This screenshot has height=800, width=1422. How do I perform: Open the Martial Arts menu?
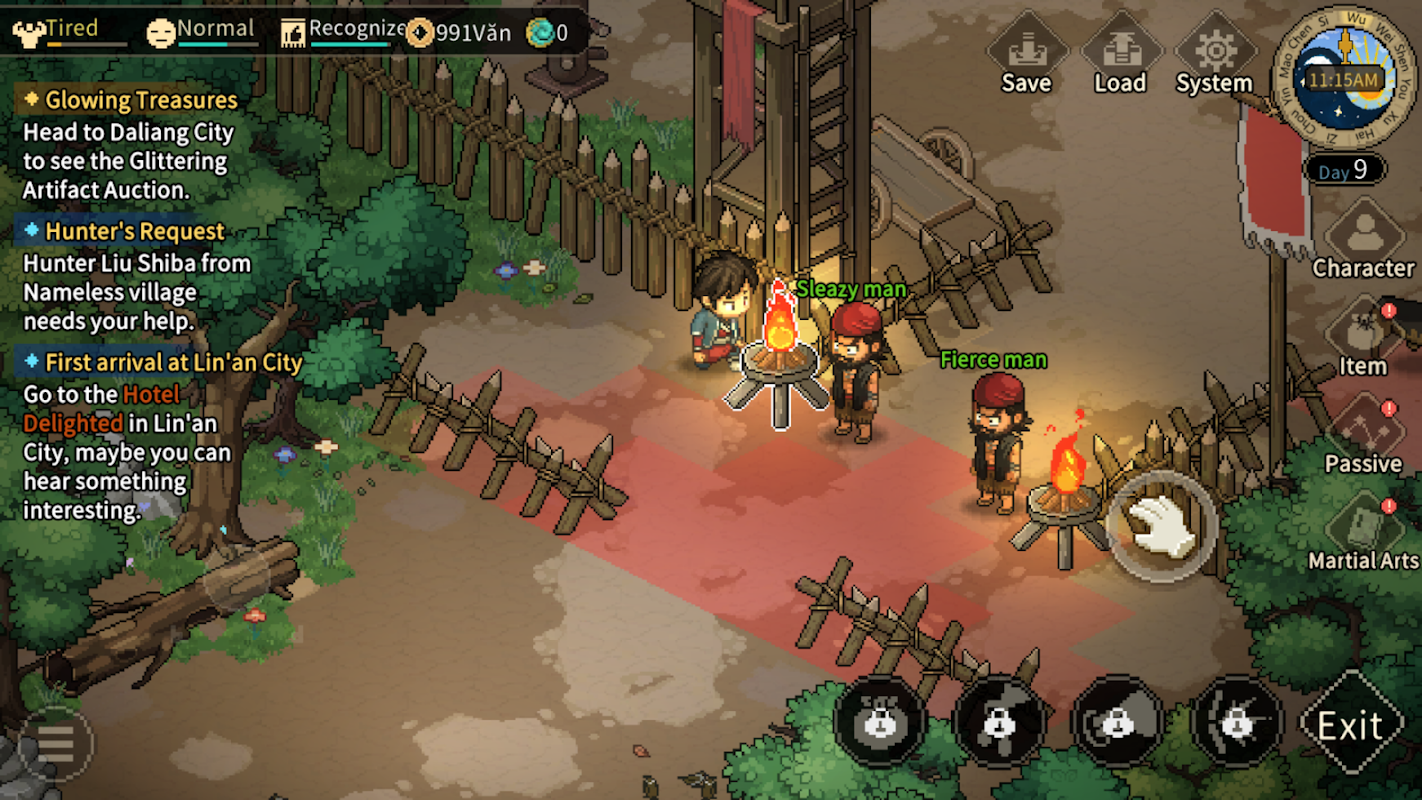(x=1362, y=533)
